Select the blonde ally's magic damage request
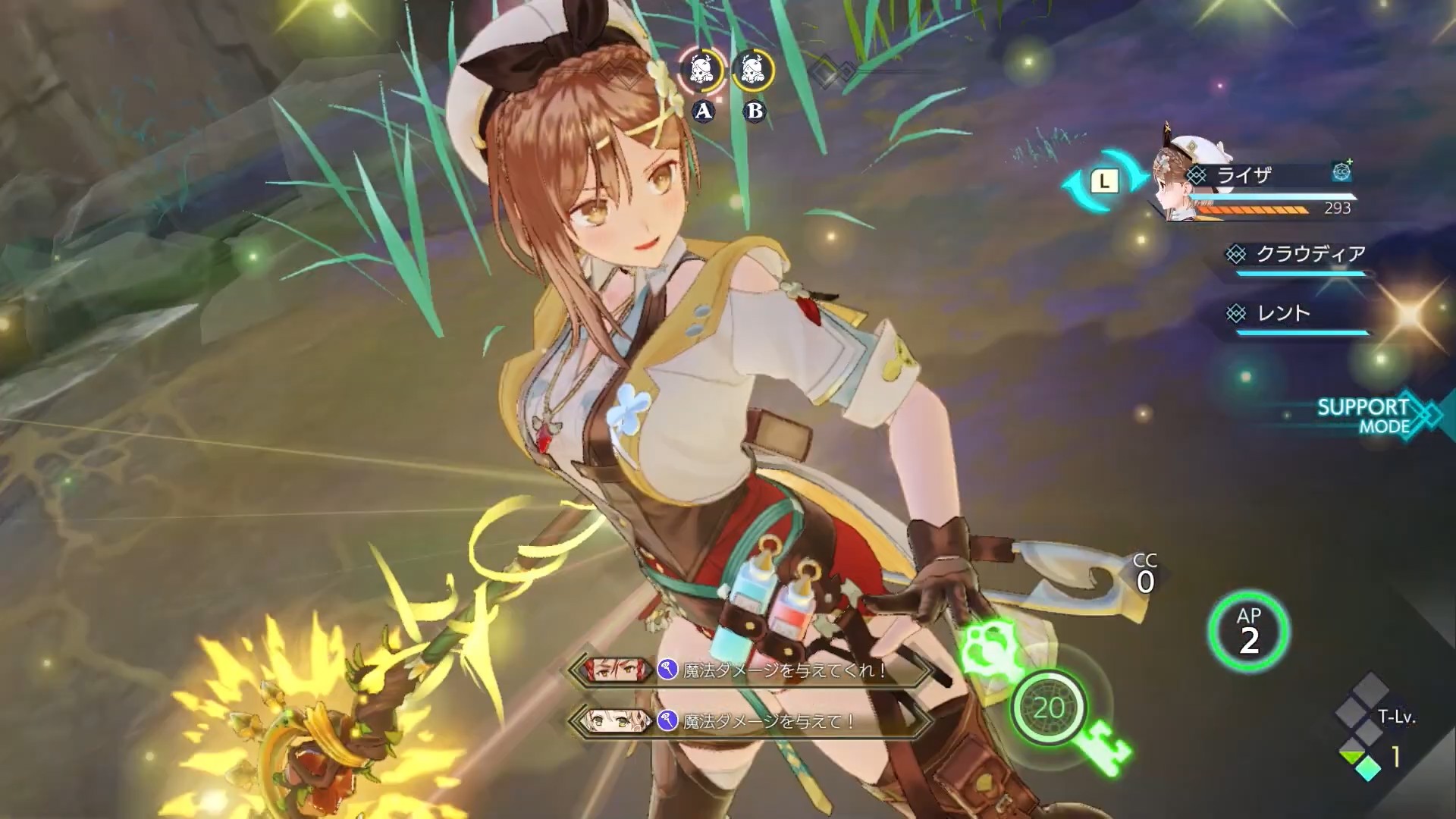1456x819 pixels. (749, 721)
